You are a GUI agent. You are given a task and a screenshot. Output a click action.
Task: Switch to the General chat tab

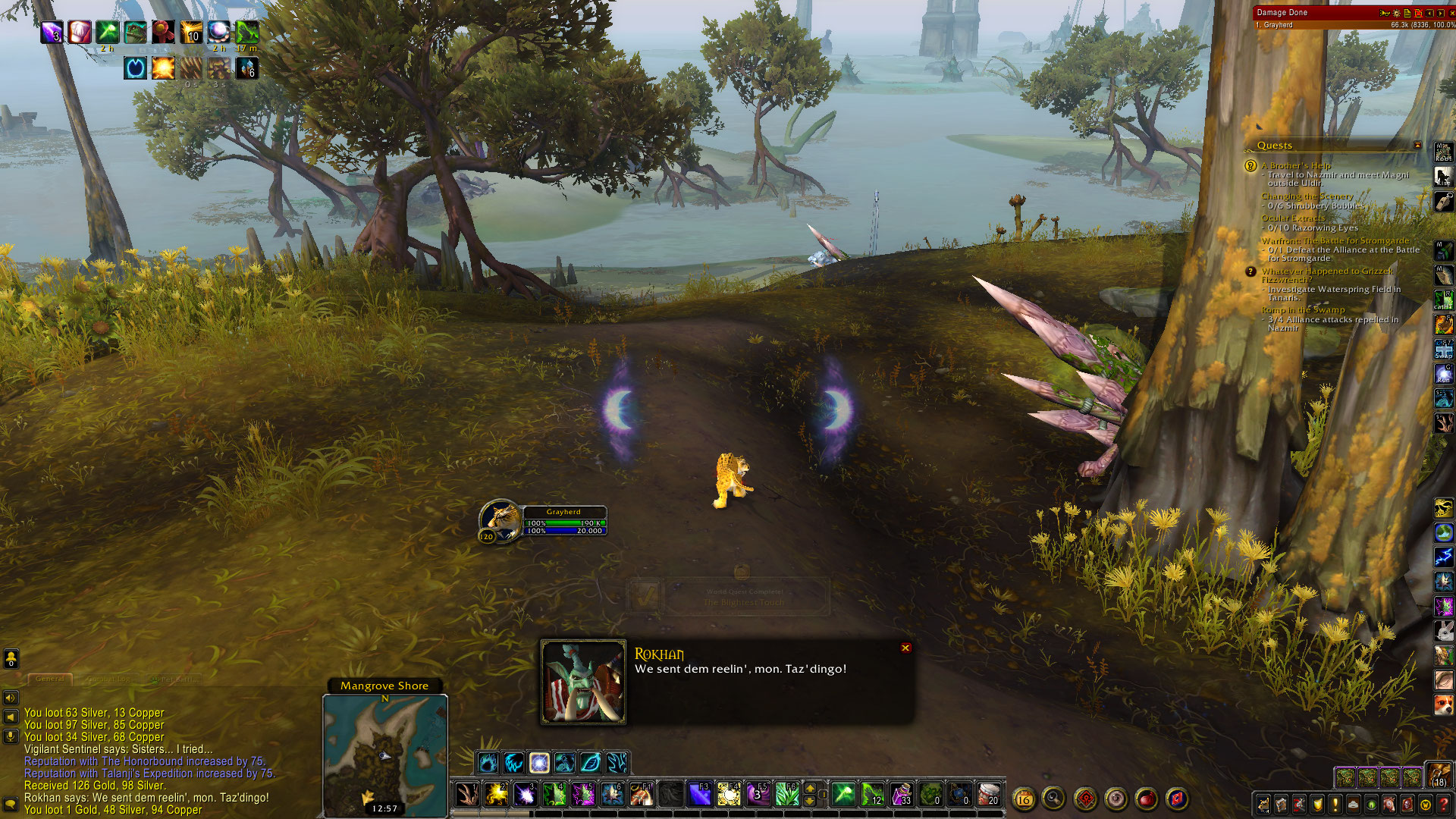tap(50, 679)
